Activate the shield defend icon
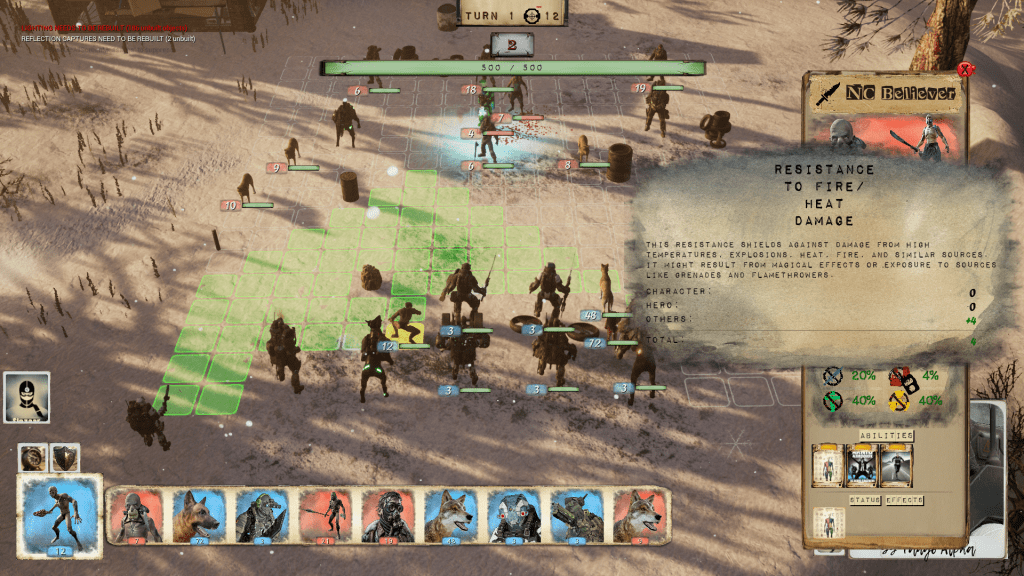This screenshot has width=1024, height=576. click(65, 457)
